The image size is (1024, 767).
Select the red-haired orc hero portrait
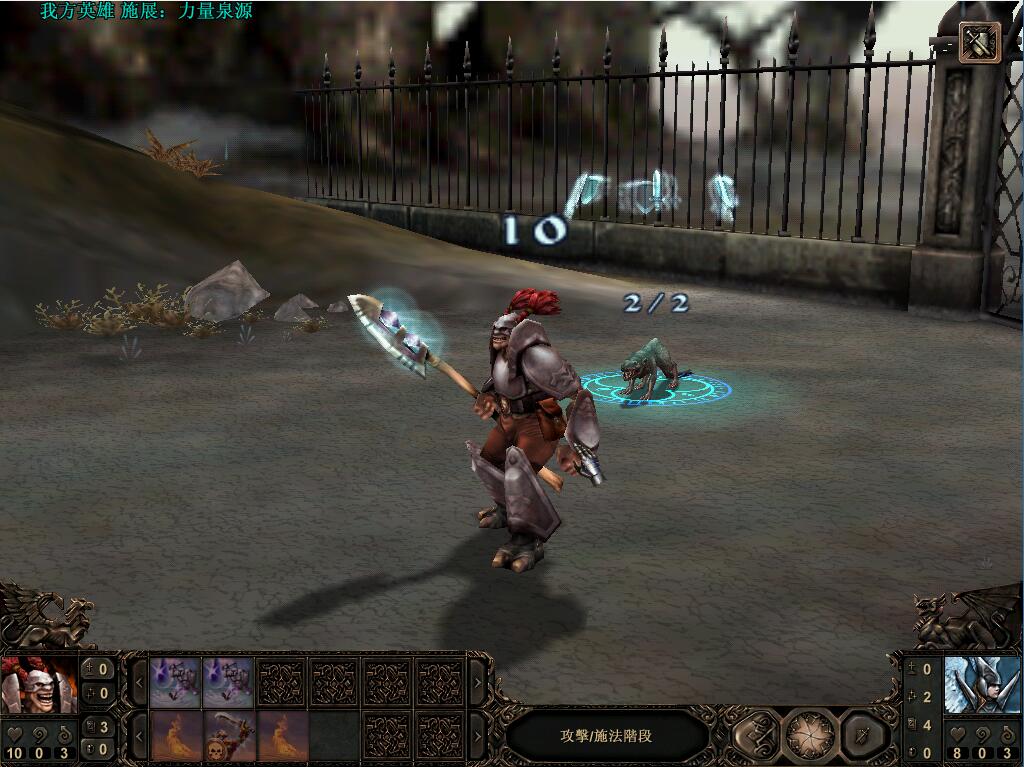click(39, 684)
